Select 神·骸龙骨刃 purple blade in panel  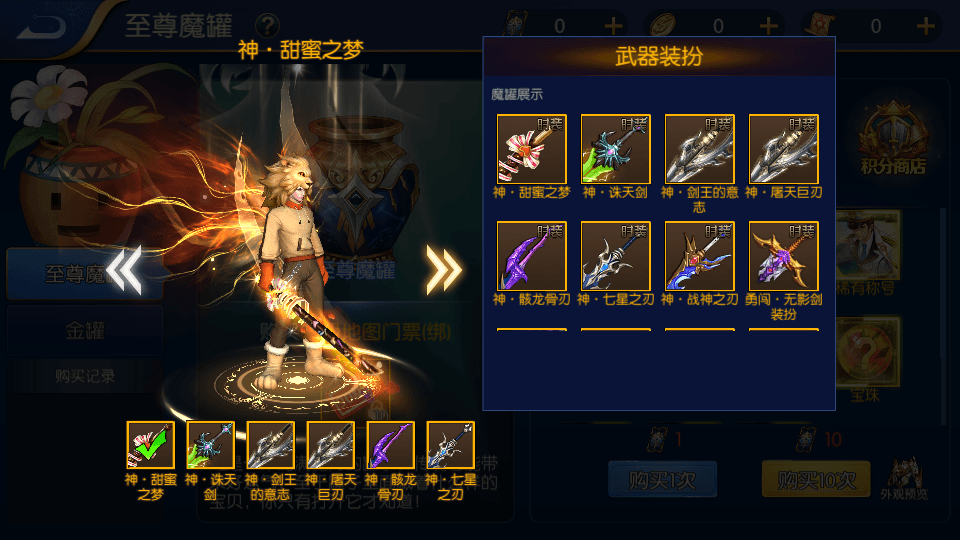click(532, 256)
